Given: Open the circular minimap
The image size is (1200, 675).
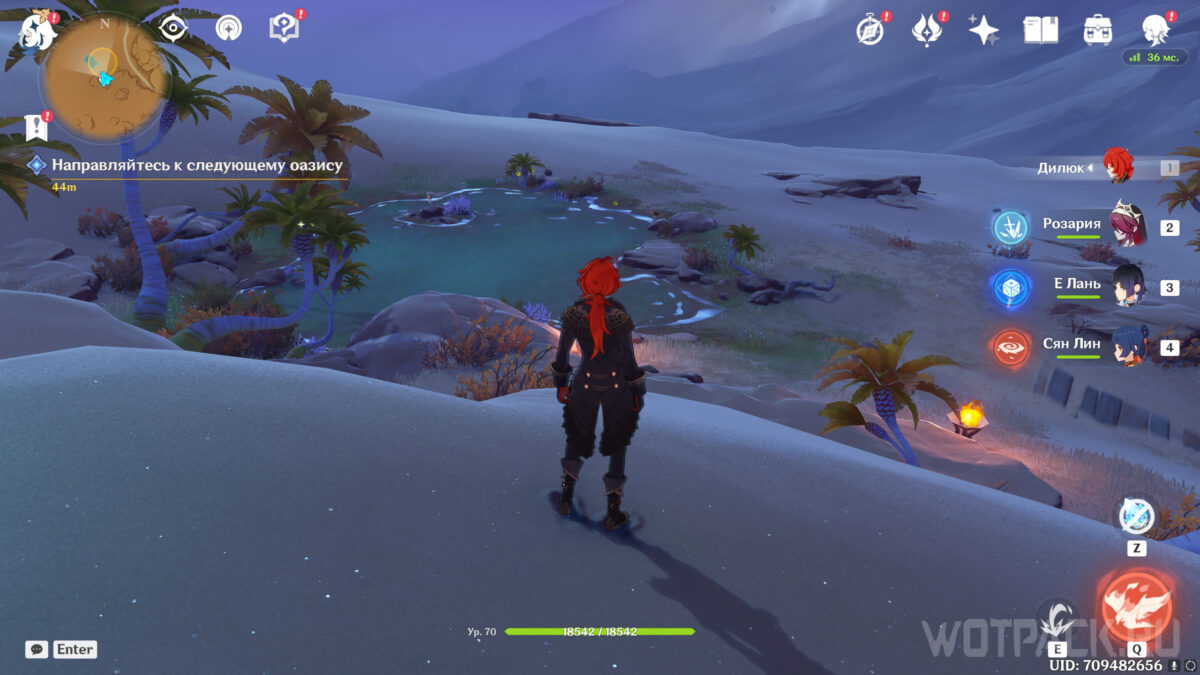Looking at the screenshot, I should tap(104, 78).
